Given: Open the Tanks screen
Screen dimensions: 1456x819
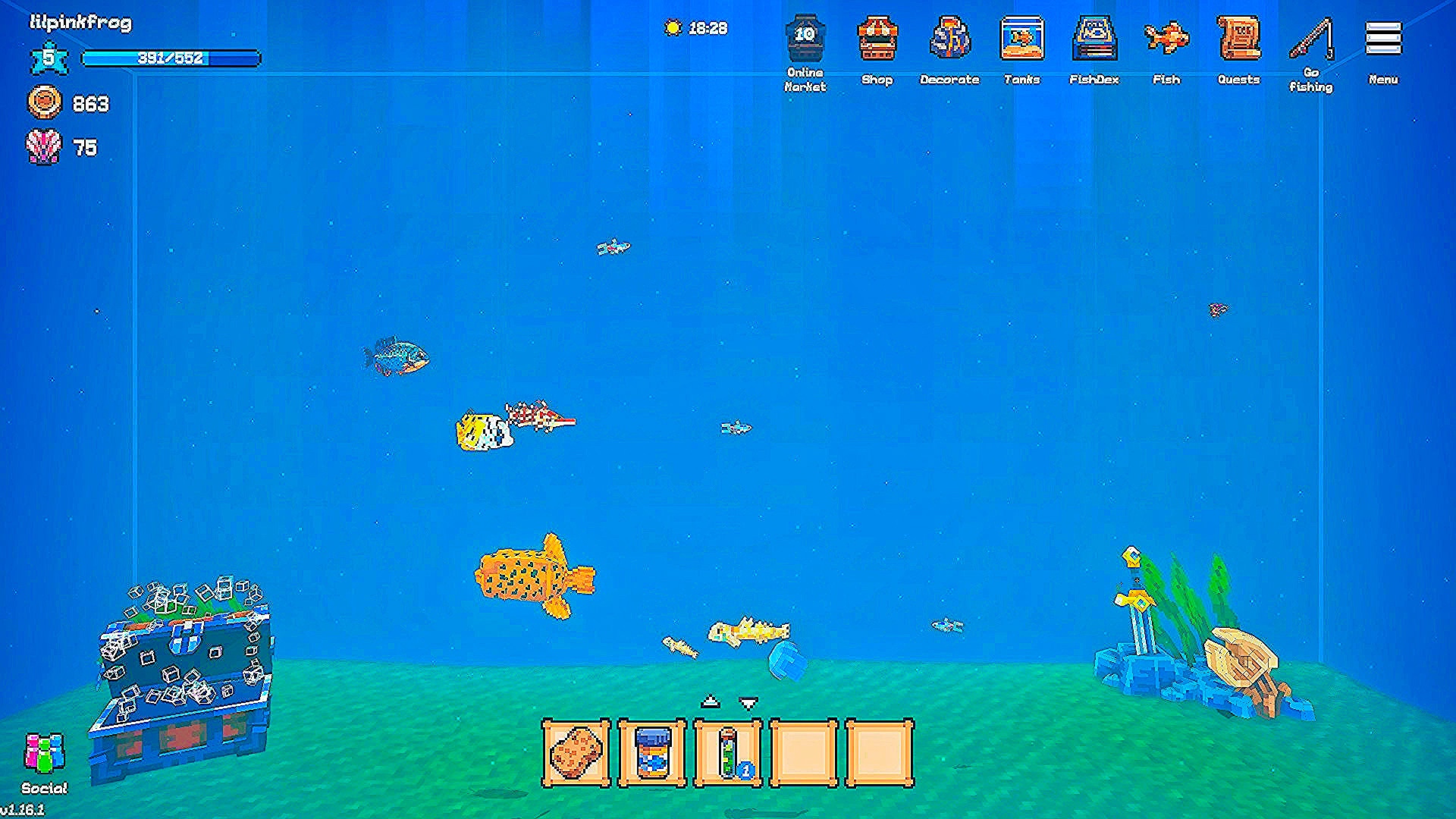Looking at the screenshot, I should (1021, 39).
